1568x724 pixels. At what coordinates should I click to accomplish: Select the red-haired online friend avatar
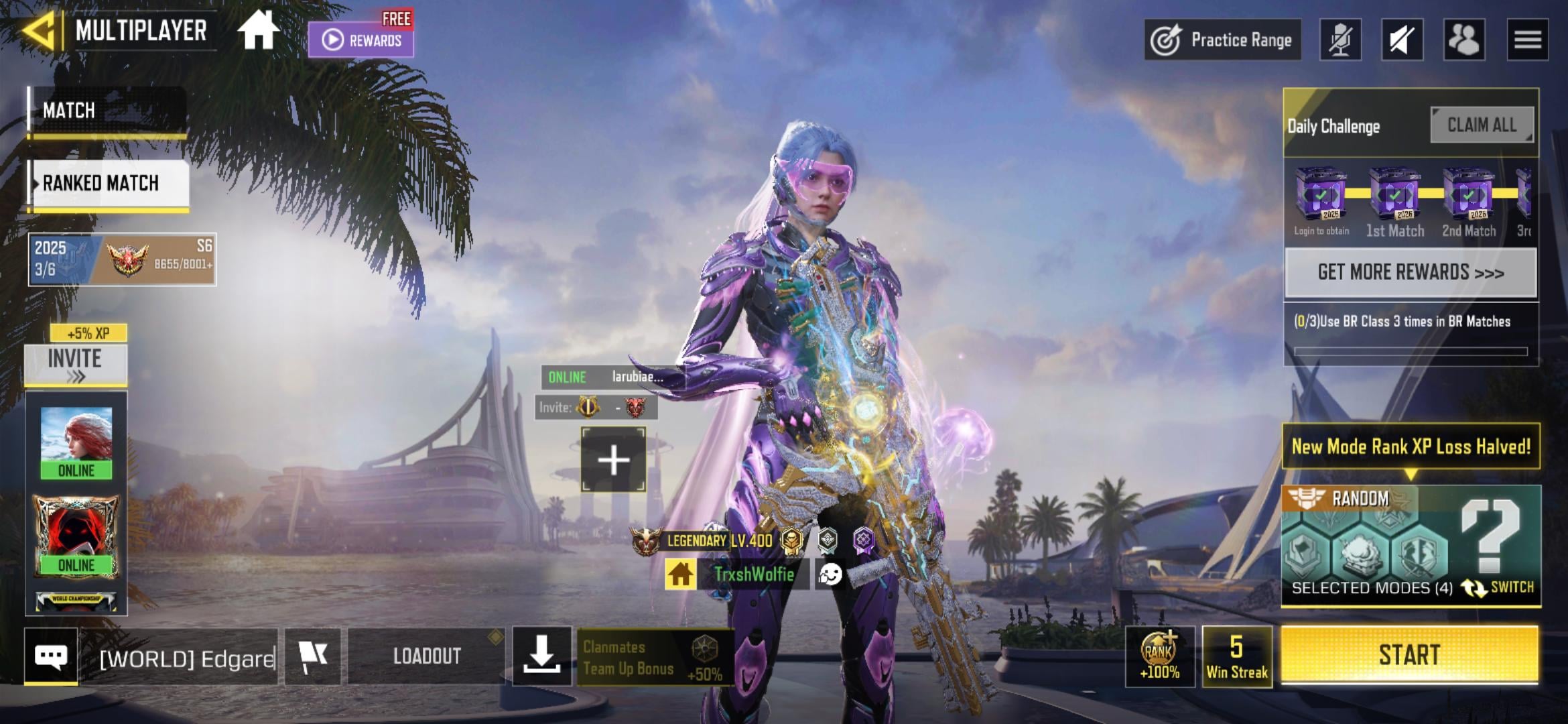pos(76,442)
